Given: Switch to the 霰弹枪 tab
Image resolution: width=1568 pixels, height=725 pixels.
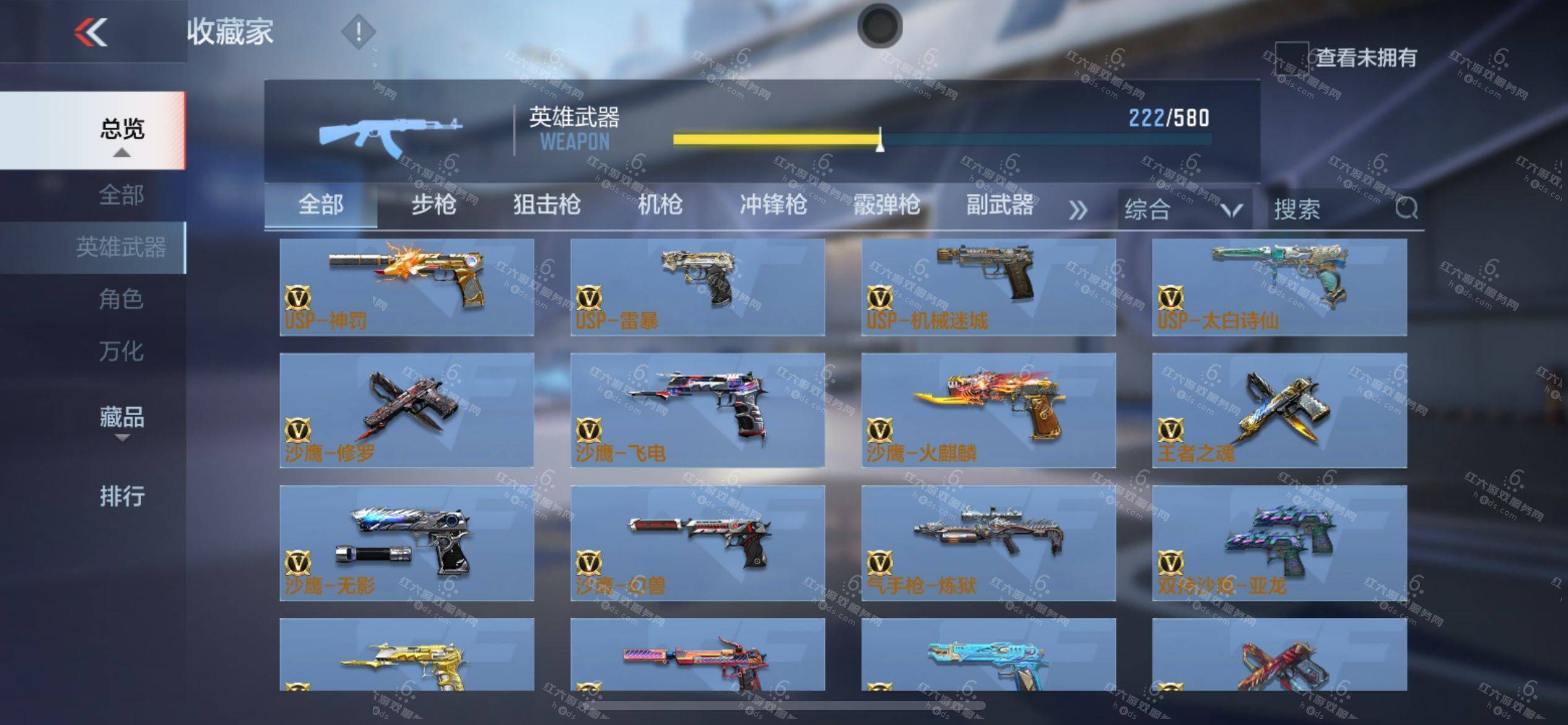Looking at the screenshot, I should tap(887, 204).
